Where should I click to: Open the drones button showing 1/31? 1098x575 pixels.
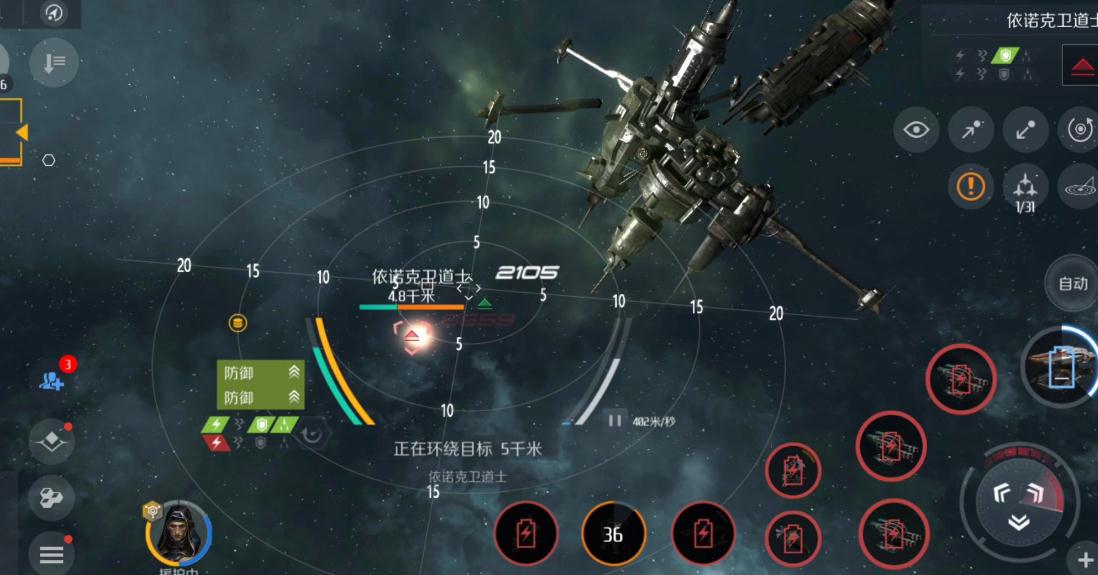click(x=1025, y=185)
